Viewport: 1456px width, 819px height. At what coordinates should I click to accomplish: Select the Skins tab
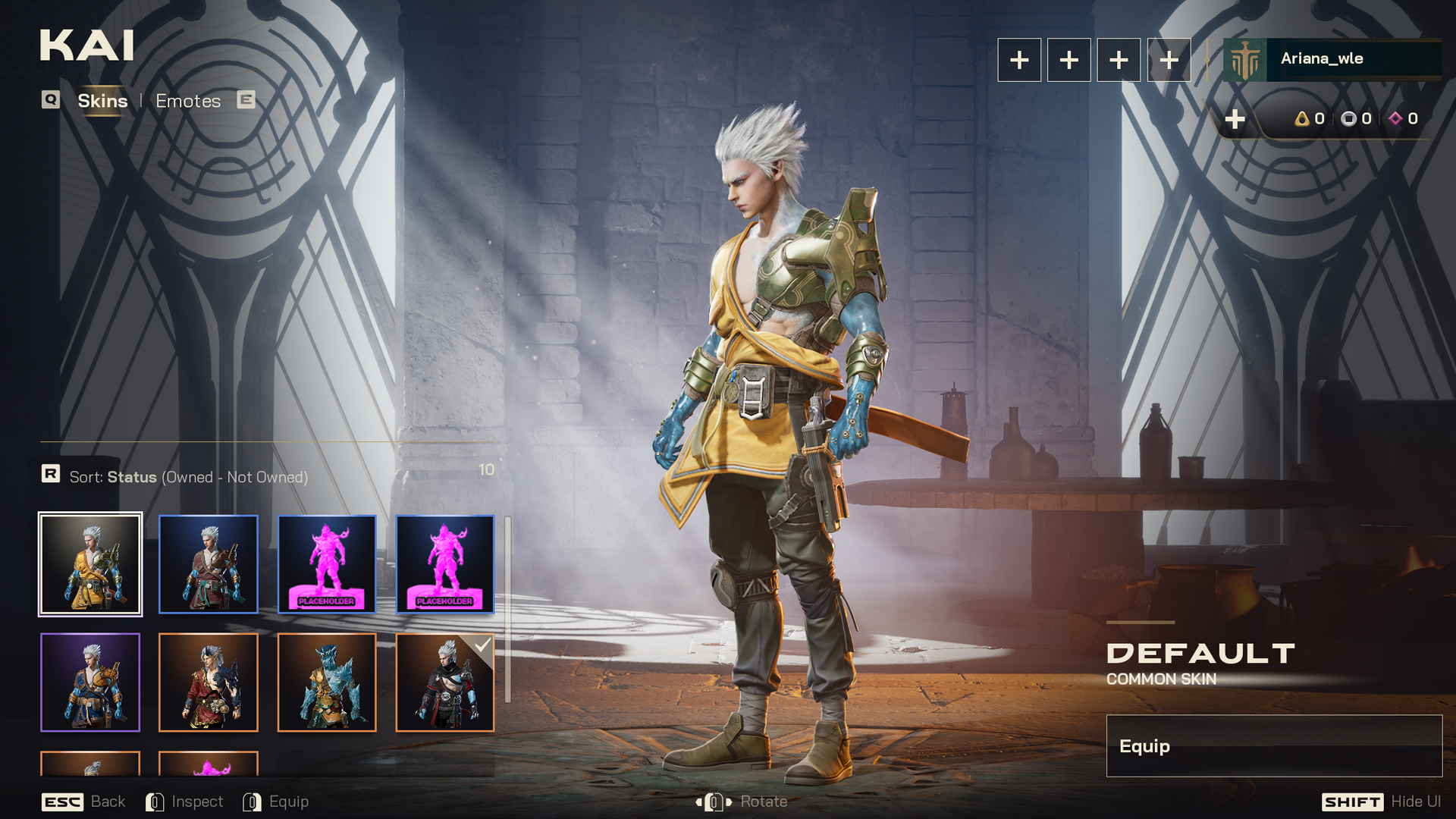pos(102,101)
